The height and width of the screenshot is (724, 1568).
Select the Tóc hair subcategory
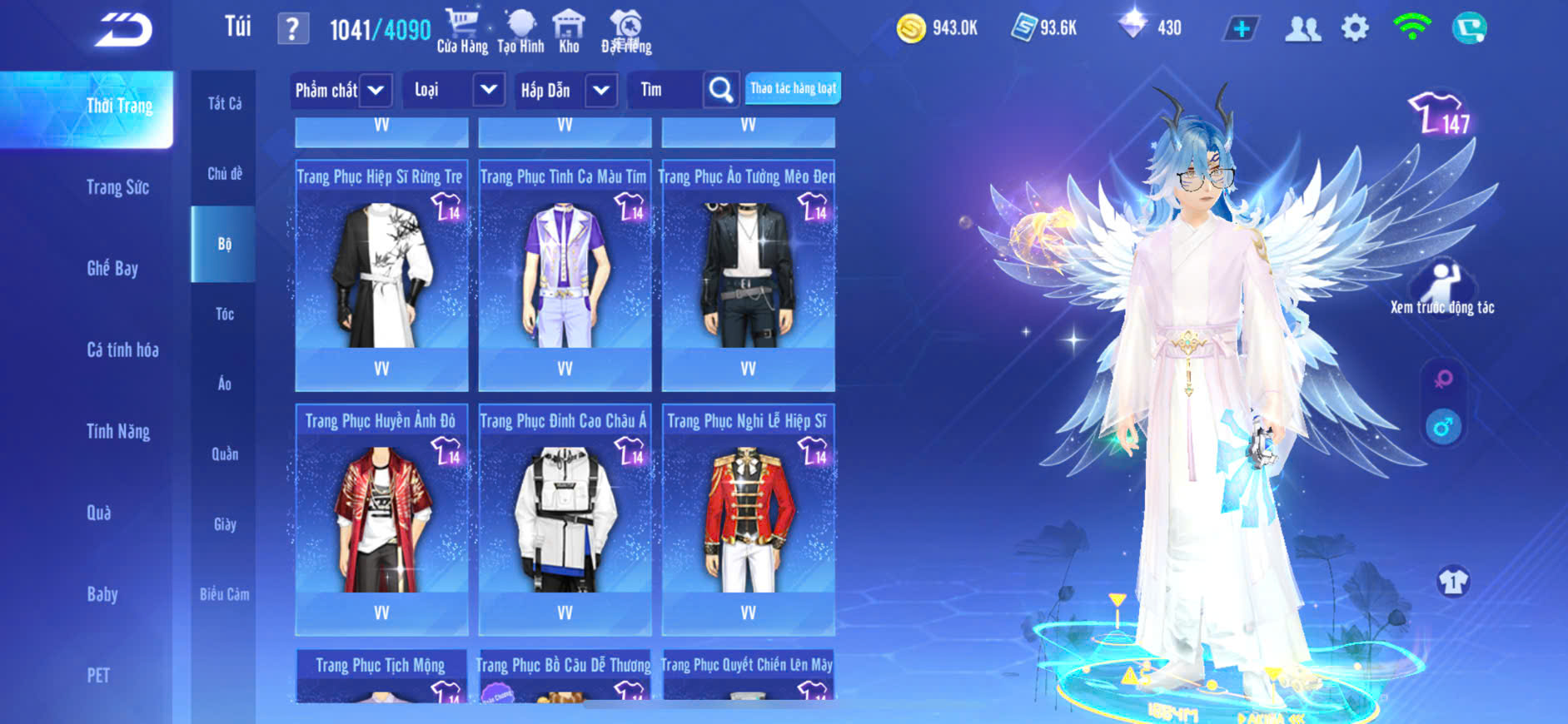tap(225, 314)
